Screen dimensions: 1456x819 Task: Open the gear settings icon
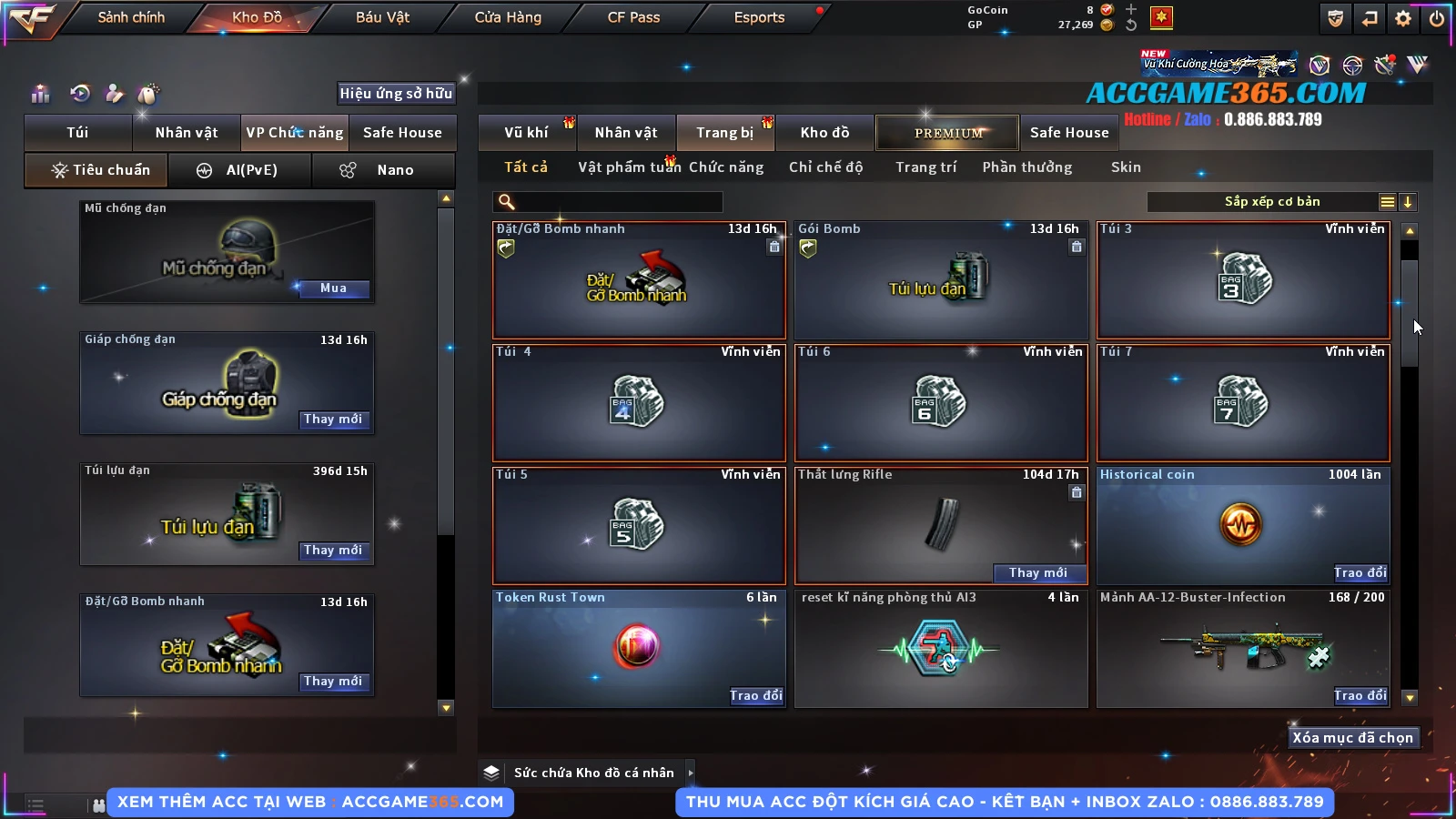point(1403,18)
